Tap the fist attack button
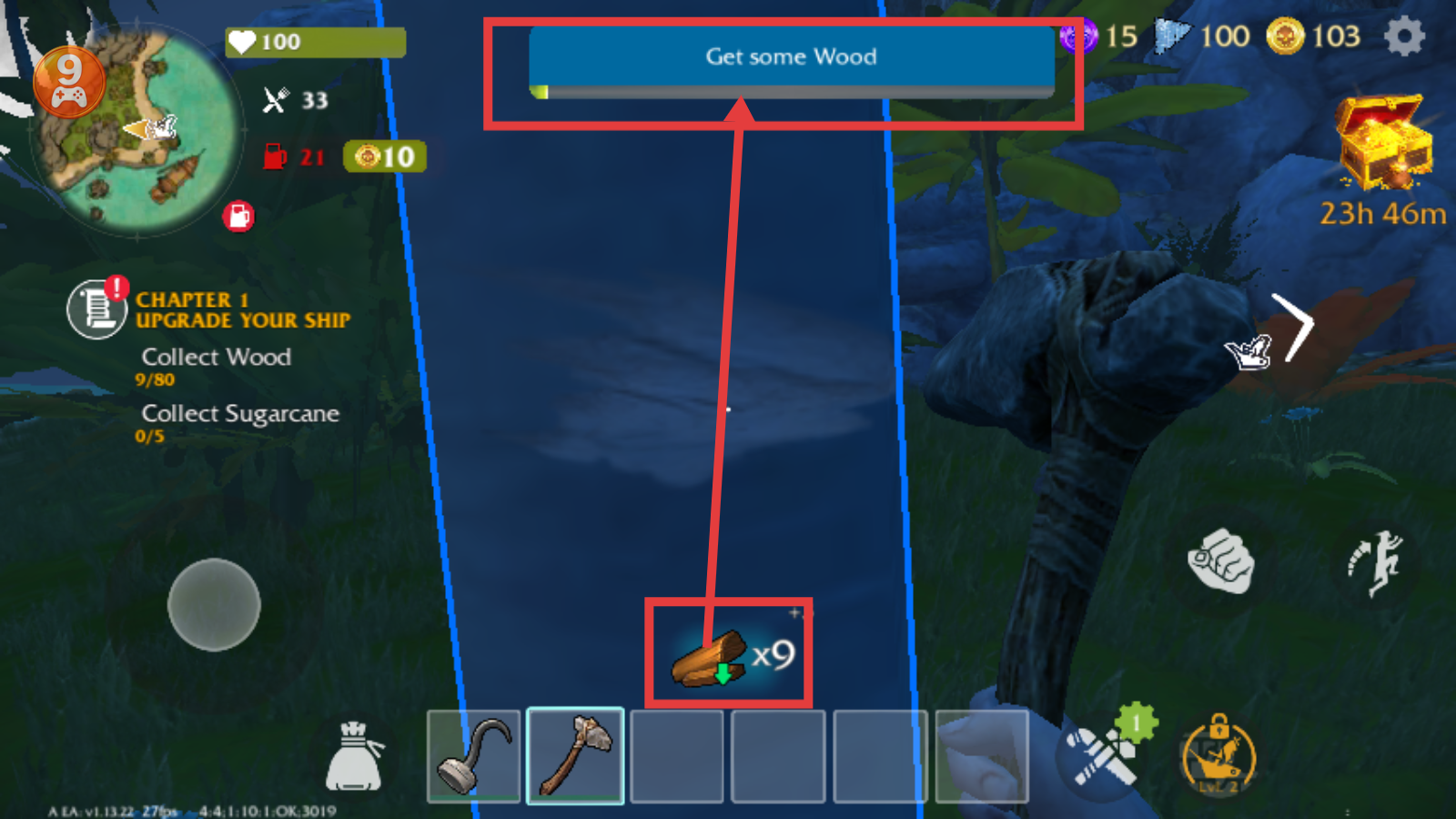 click(1221, 561)
